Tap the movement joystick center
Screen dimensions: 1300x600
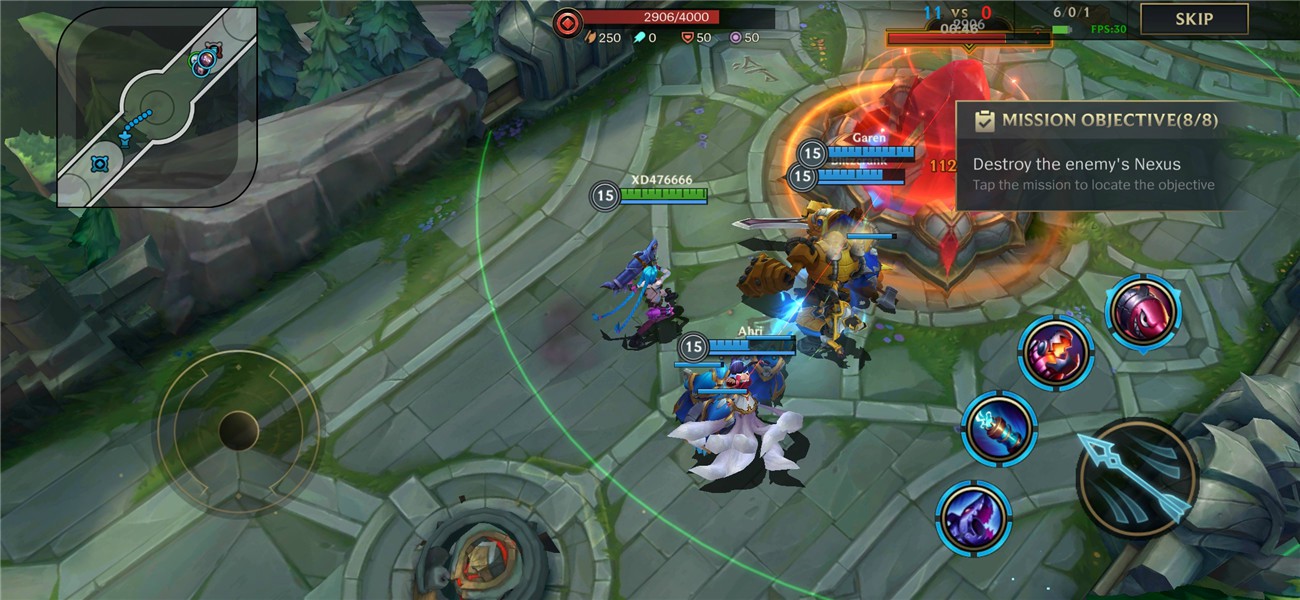tap(239, 431)
